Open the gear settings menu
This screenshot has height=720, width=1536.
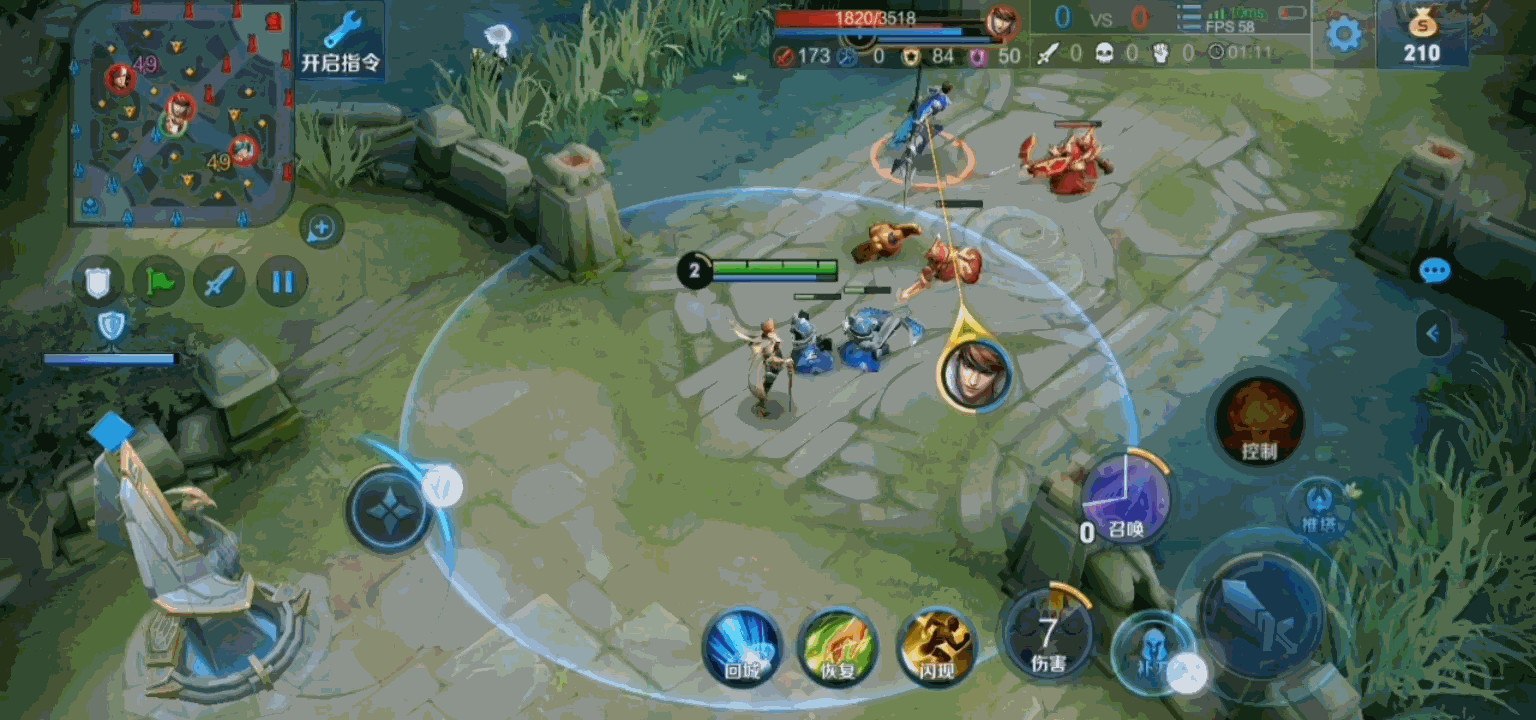coord(1343,35)
